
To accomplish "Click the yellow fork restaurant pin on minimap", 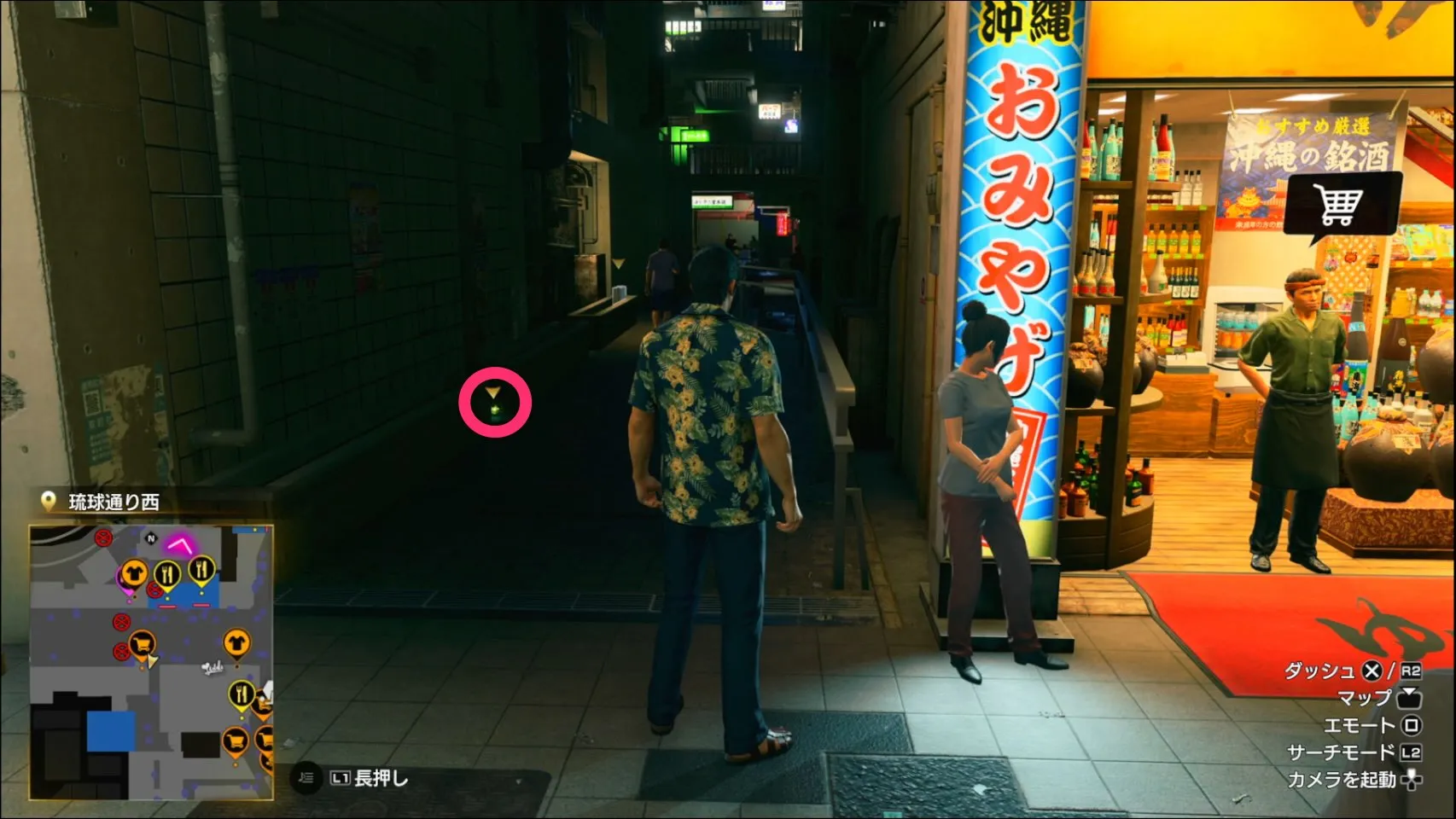I will tap(168, 572).
